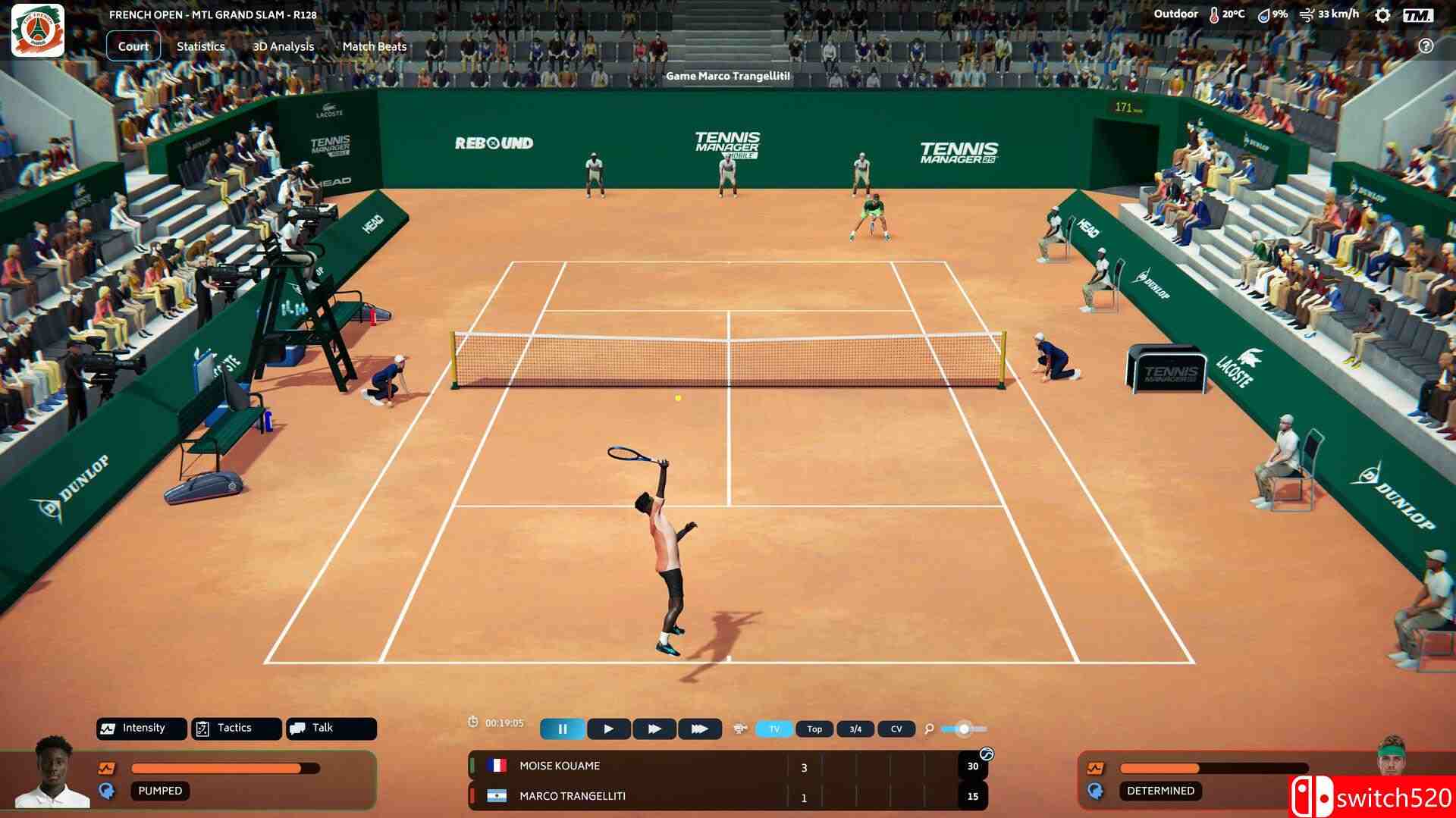Click the French Open tournament logo
1456x818 pixels.
pos(37,30)
